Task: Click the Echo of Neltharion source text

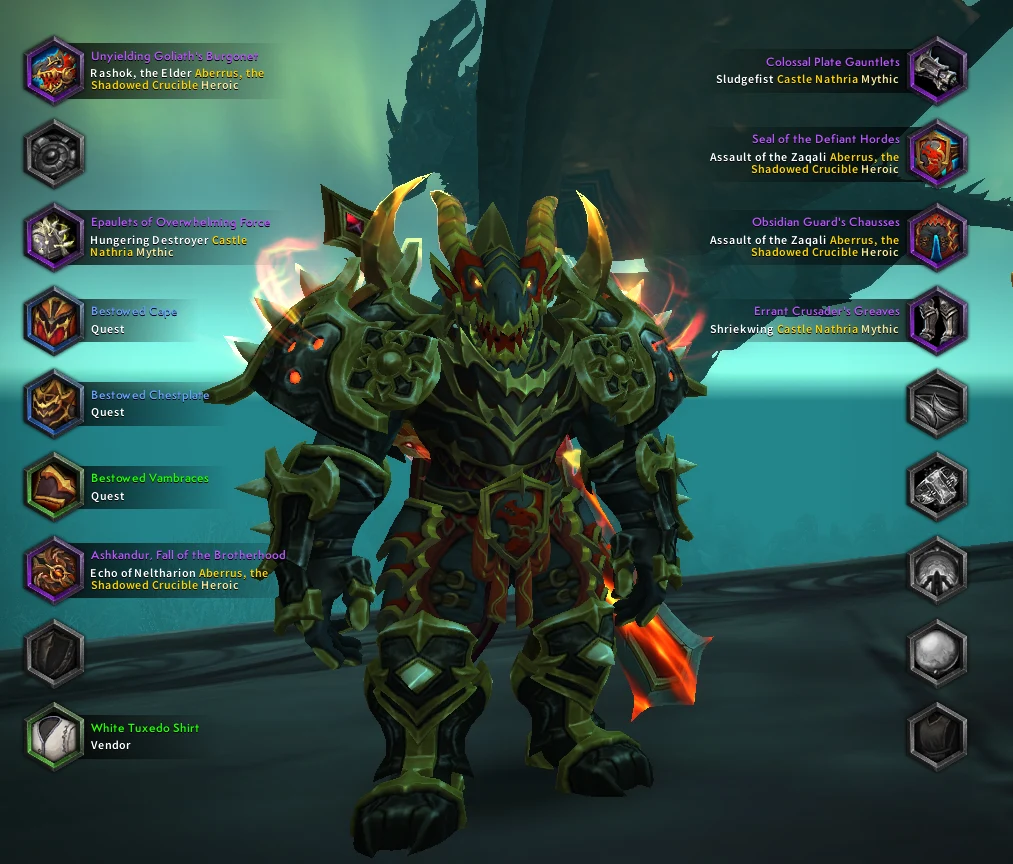Action: coord(142,573)
